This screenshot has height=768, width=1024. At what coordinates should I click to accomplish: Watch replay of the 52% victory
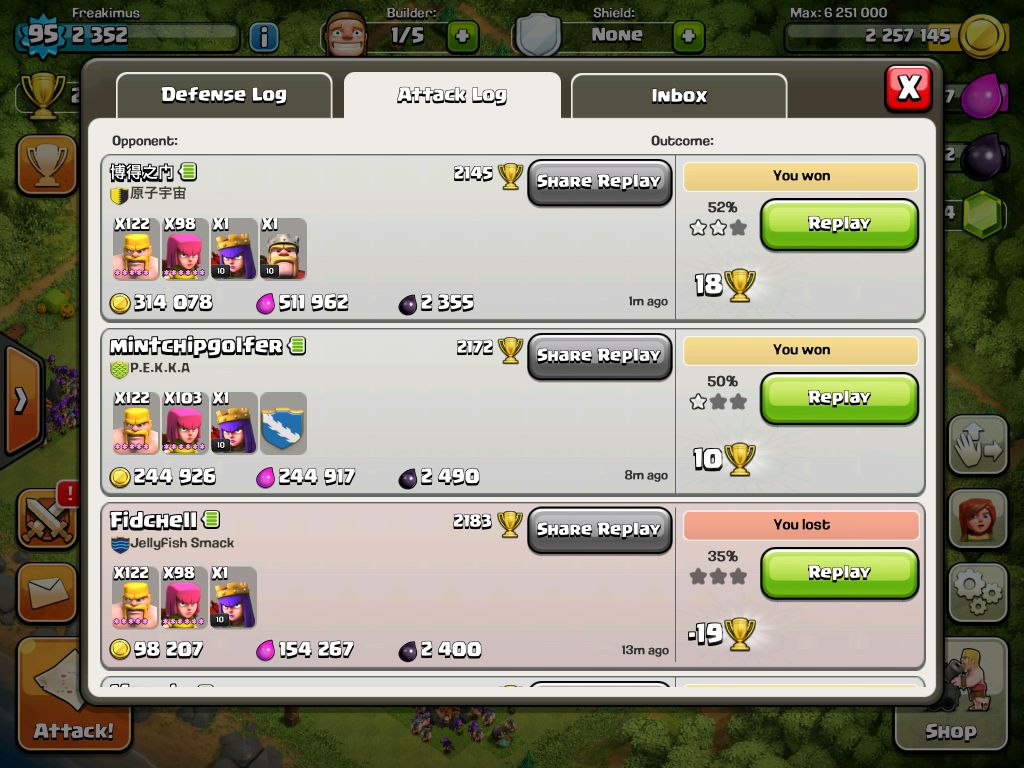point(839,224)
